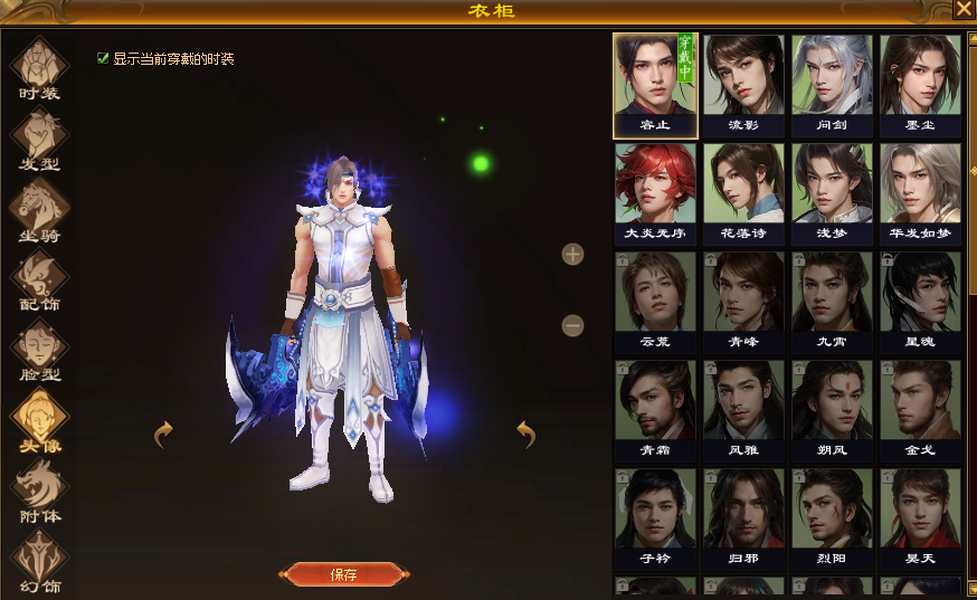977x600 pixels.
Task: Choose the 流影 portrait
Action: pyautogui.click(x=743, y=84)
